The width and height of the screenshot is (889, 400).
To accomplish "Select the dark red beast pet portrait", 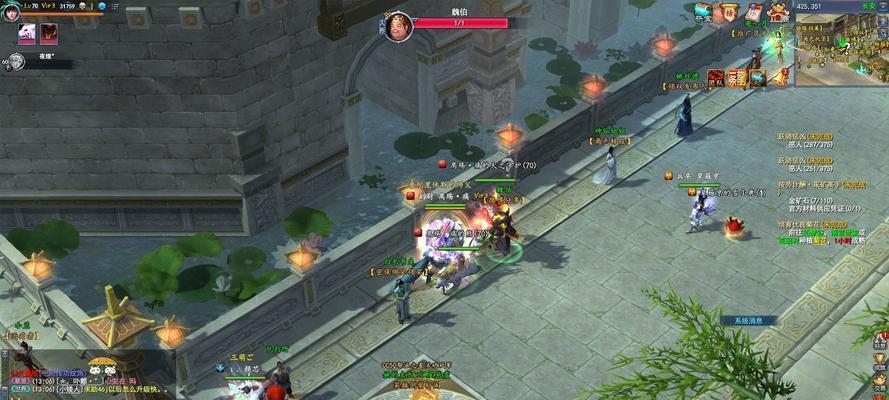I will pos(48,33).
